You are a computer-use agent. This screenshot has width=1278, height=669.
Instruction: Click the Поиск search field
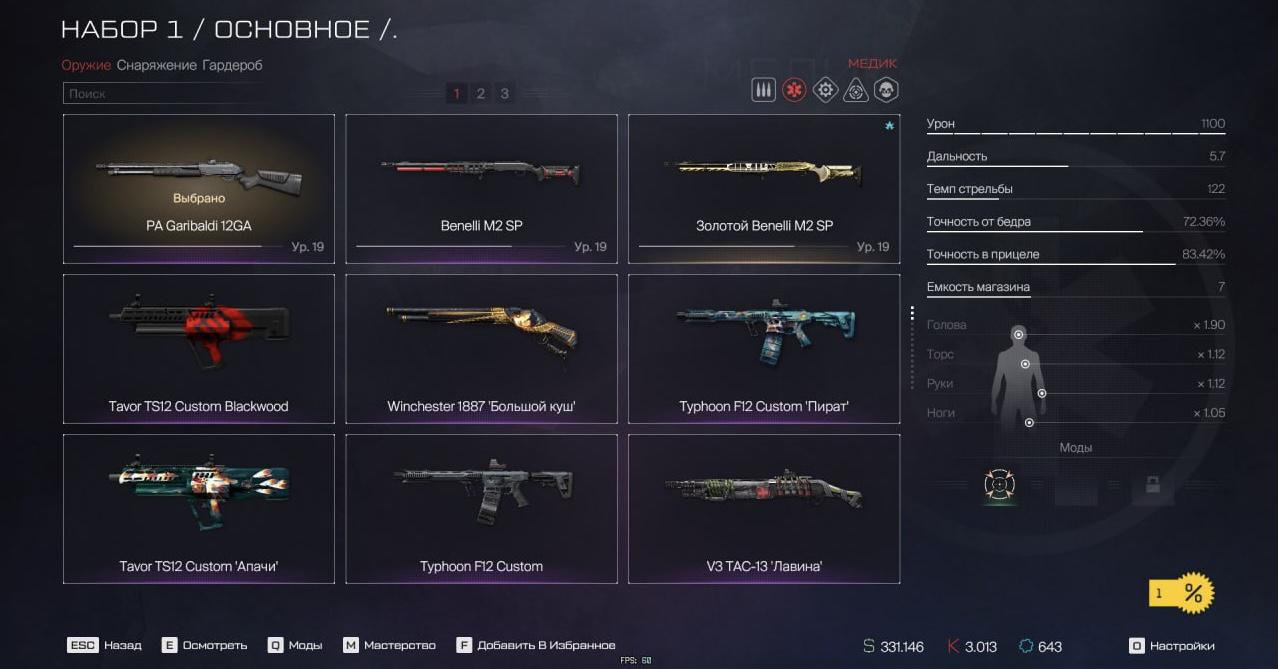(240, 94)
